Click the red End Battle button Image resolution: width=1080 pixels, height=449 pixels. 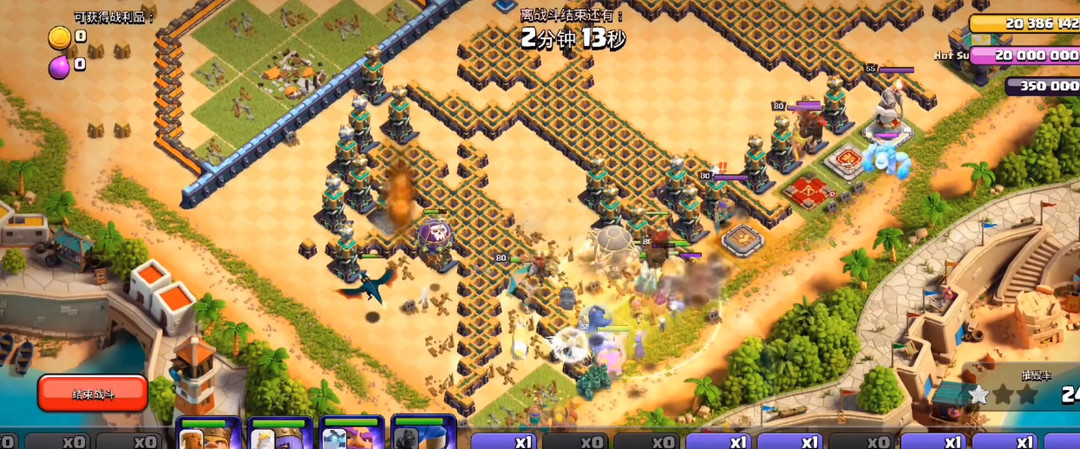tap(92, 393)
